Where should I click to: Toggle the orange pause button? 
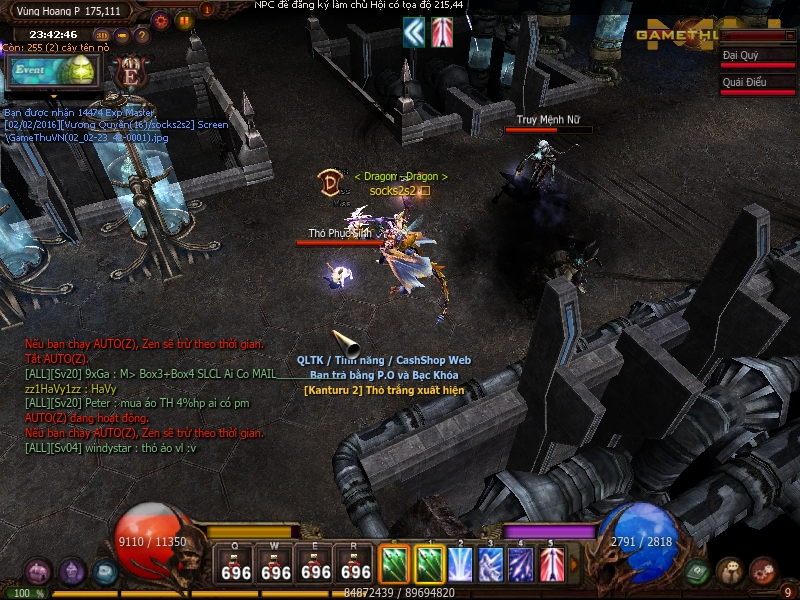point(184,19)
